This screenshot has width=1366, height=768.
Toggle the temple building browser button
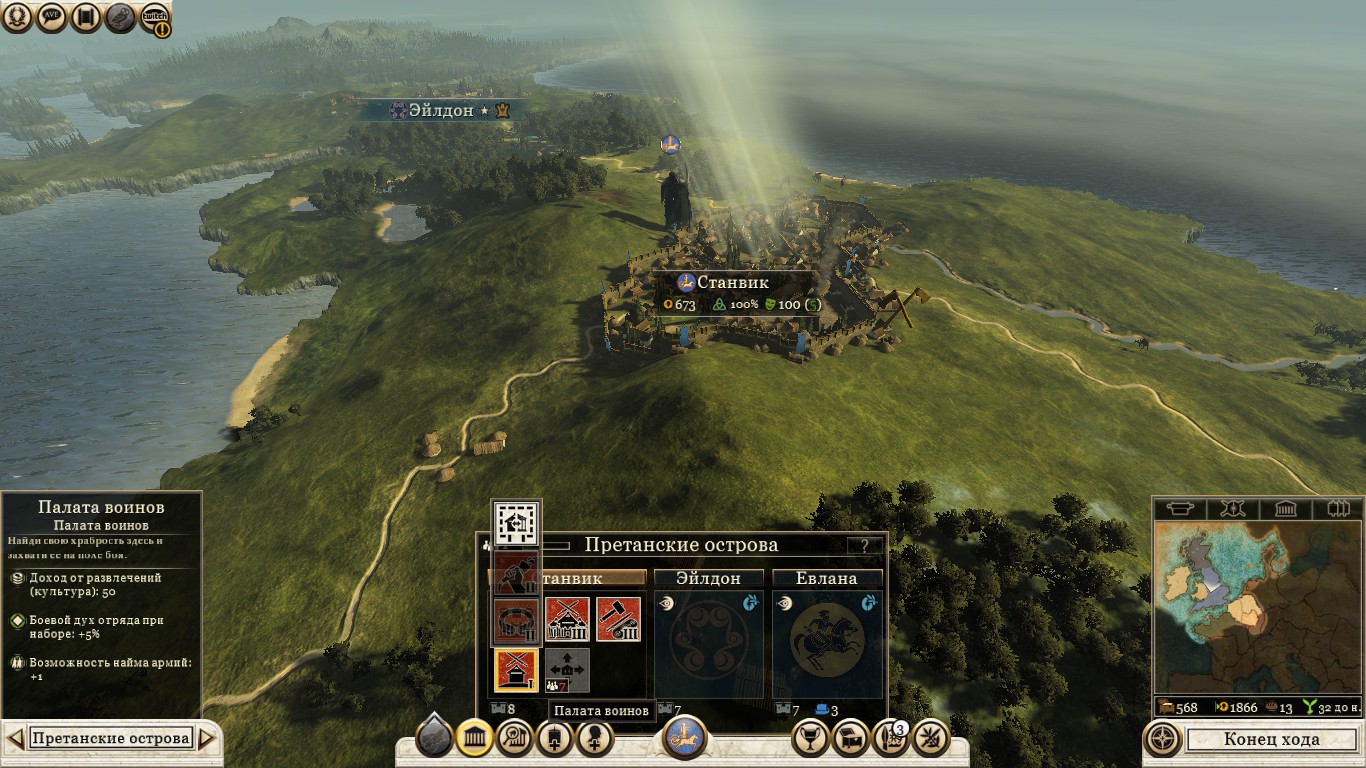475,739
